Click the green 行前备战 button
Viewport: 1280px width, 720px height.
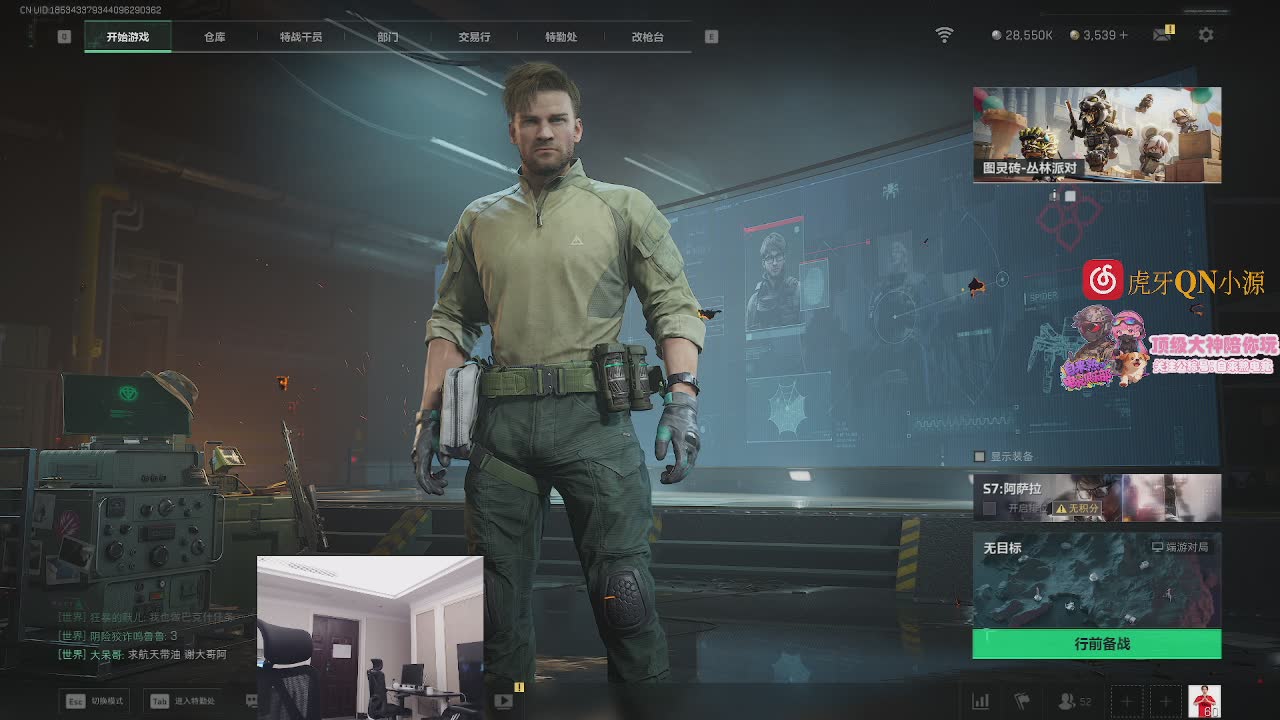[x=1097, y=644]
